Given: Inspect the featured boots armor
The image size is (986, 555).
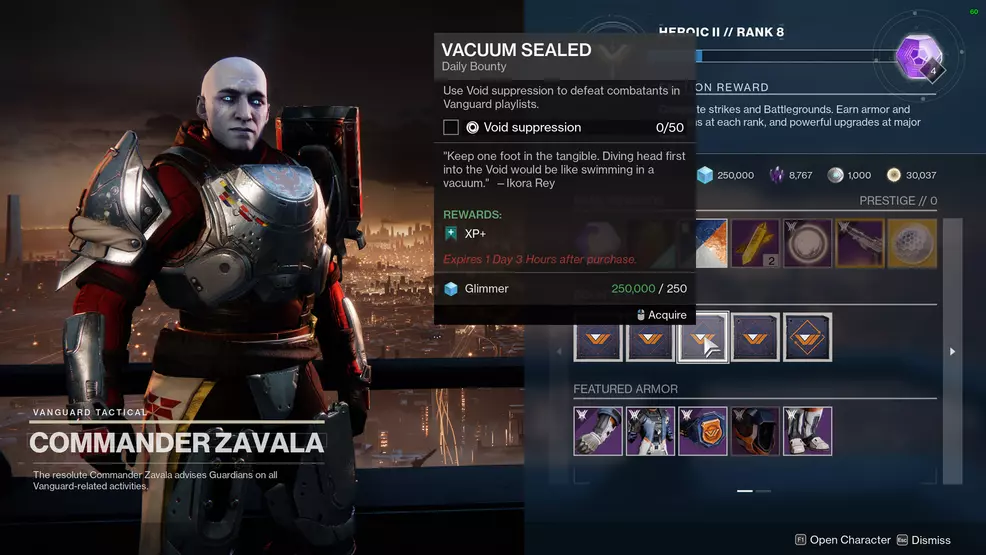Looking at the screenshot, I should (807, 430).
